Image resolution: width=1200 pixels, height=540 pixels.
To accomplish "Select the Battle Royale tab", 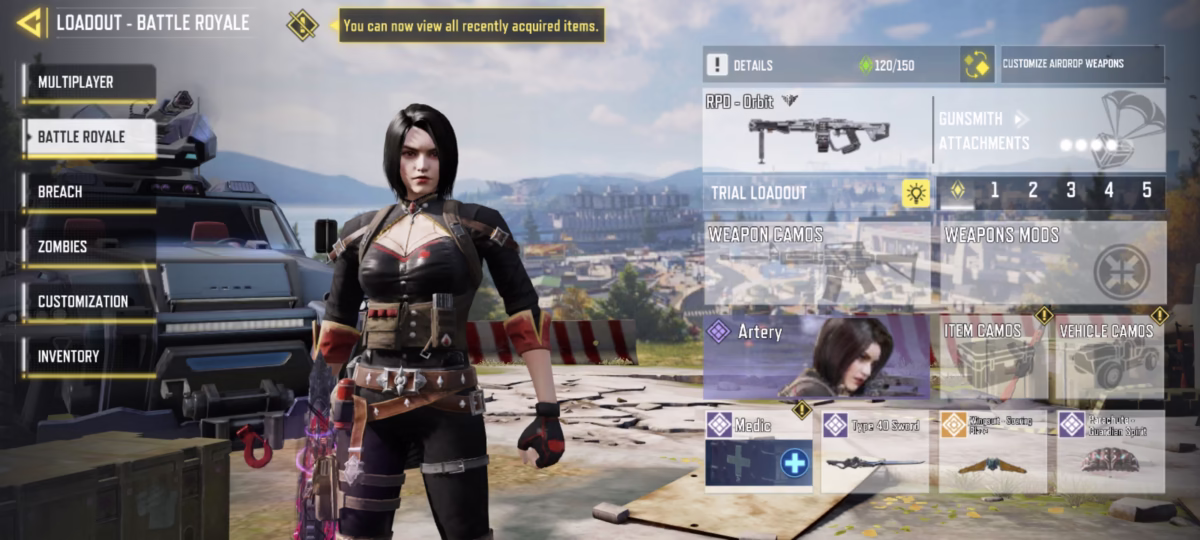I will click(x=88, y=137).
